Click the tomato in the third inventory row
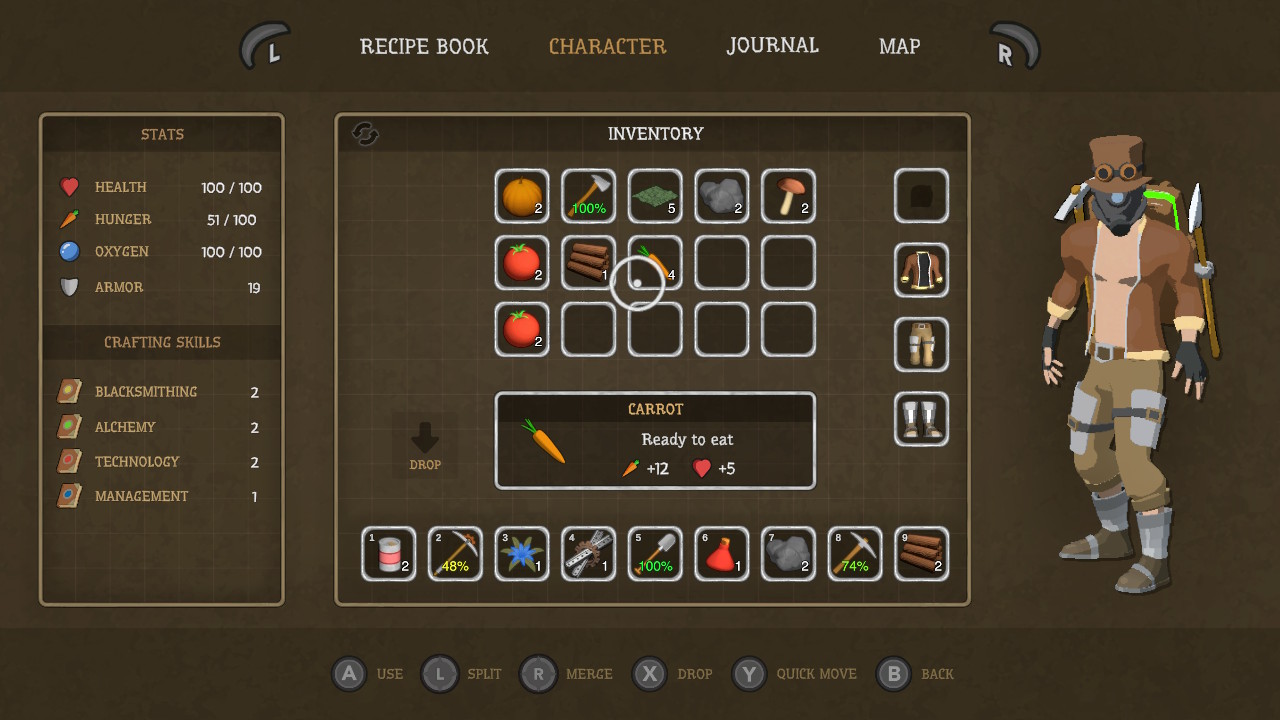 521,330
